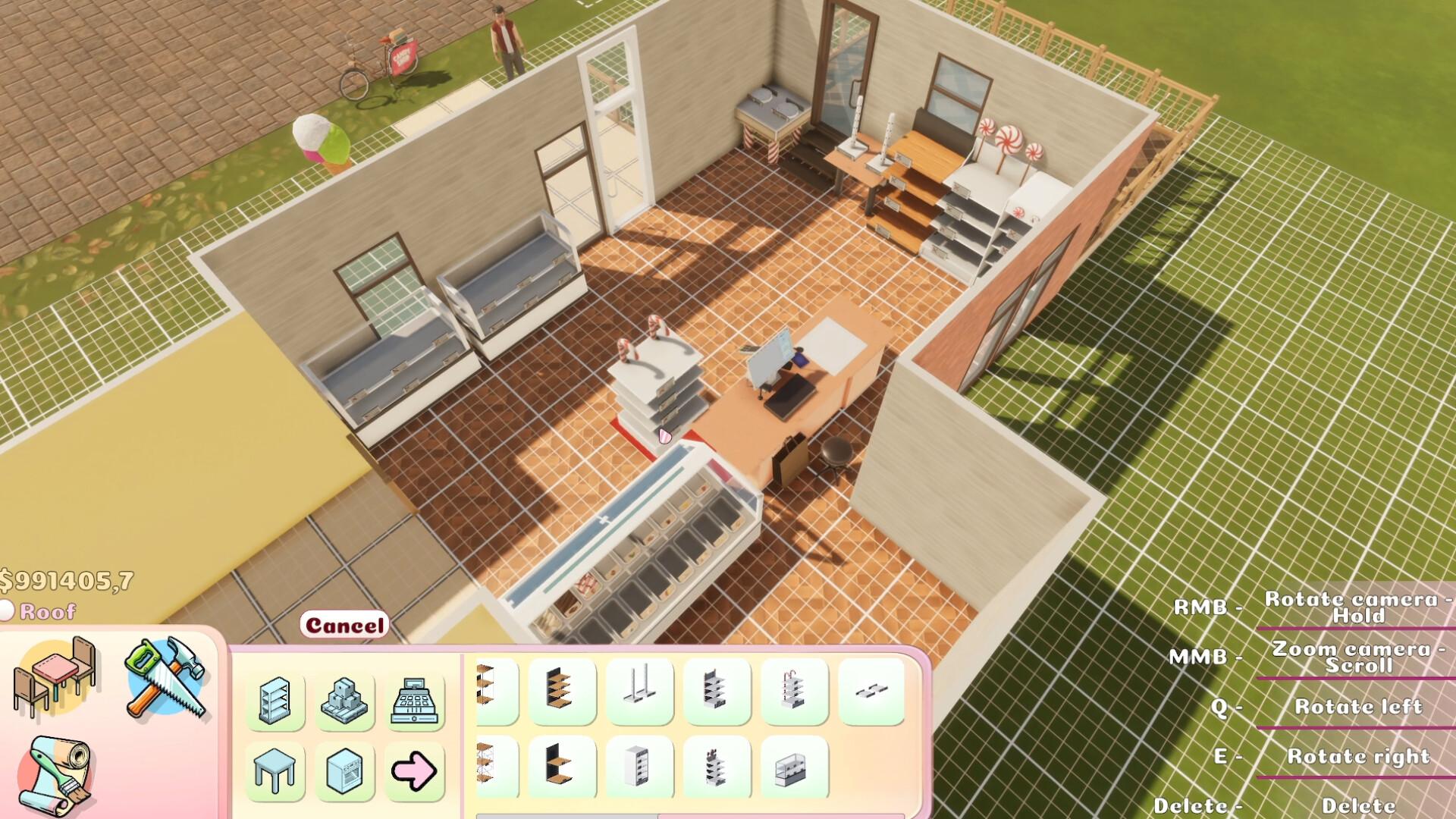Pick the black shelf with four wooden boards

tap(562, 691)
